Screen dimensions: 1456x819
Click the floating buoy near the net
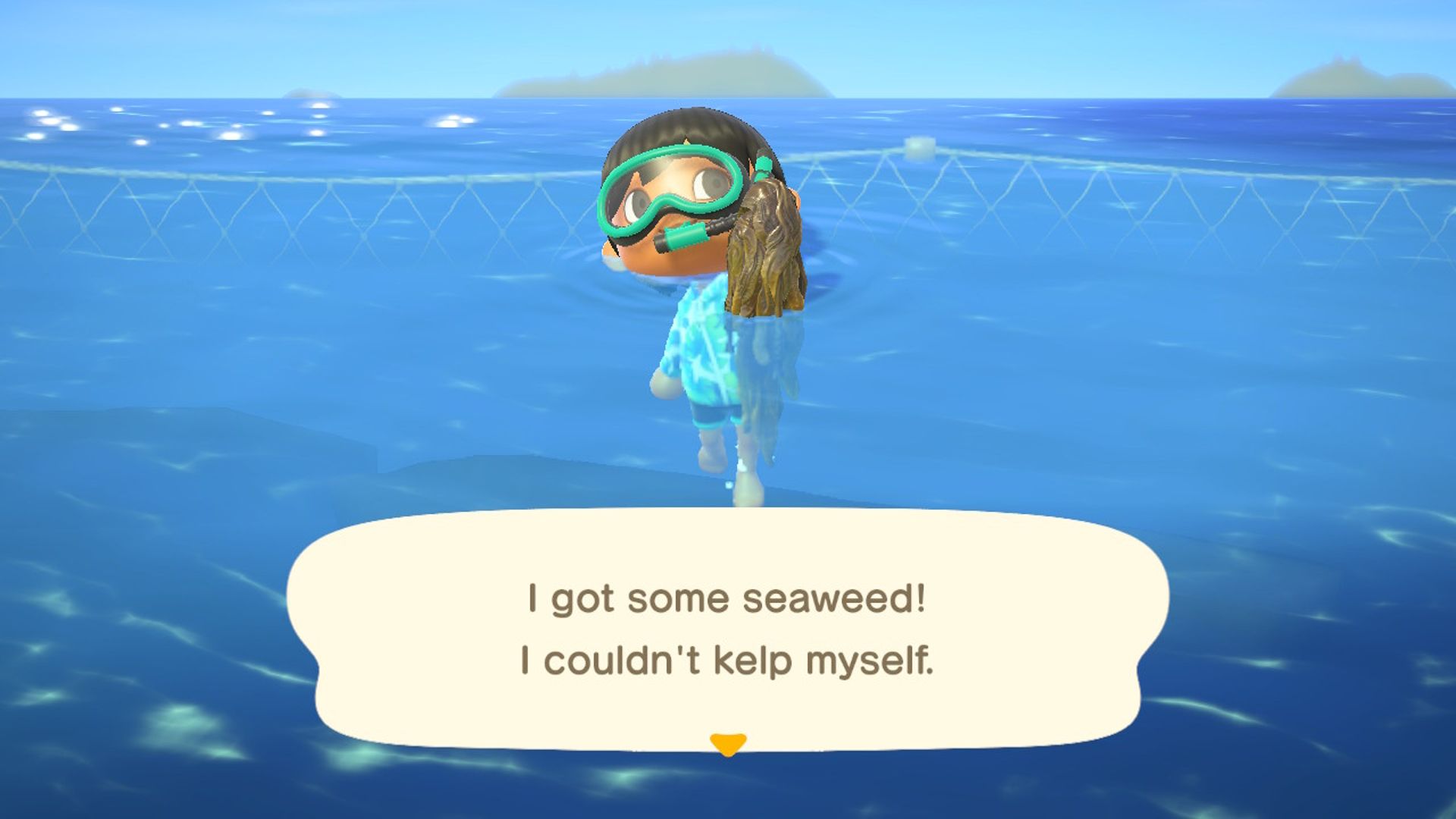pyautogui.click(x=919, y=148)
